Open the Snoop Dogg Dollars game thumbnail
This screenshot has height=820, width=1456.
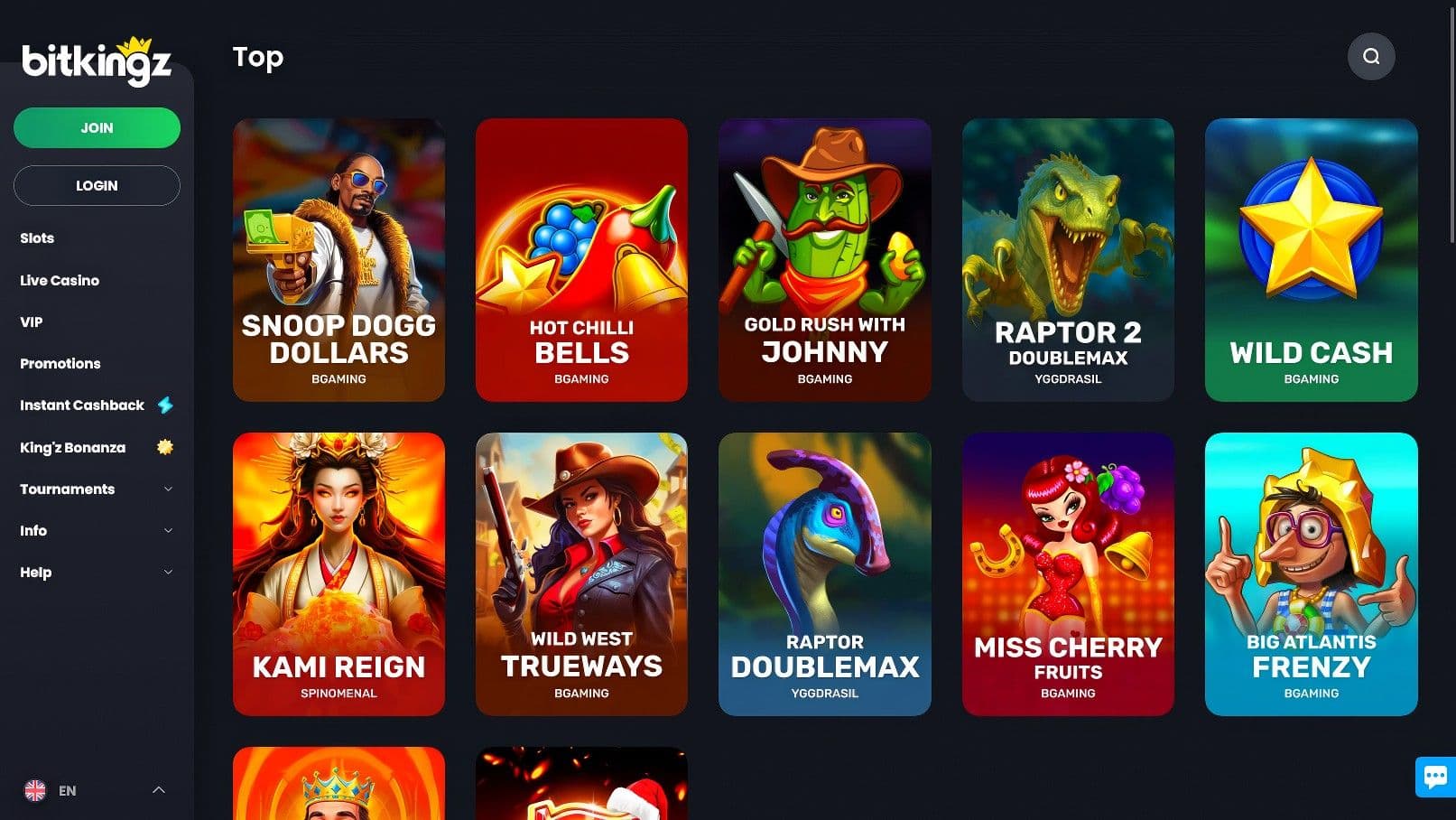point(338,258)
